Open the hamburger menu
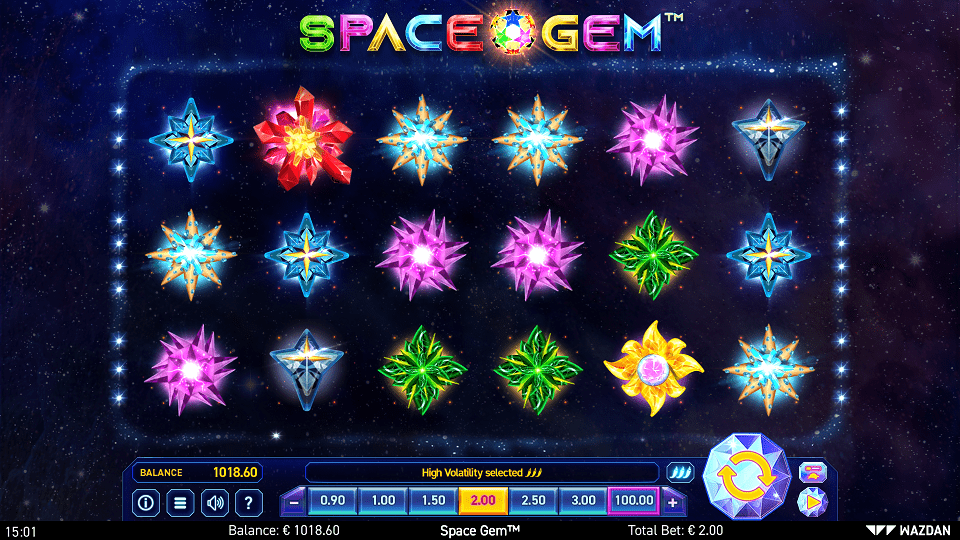Viewport: 960px width, 540px height. (180, 502)
